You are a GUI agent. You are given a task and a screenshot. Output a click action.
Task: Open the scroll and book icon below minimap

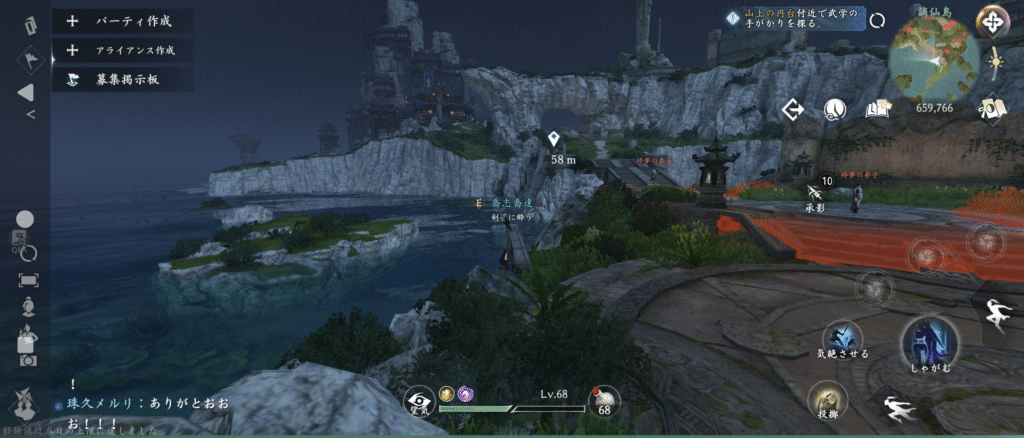point(992,108)
